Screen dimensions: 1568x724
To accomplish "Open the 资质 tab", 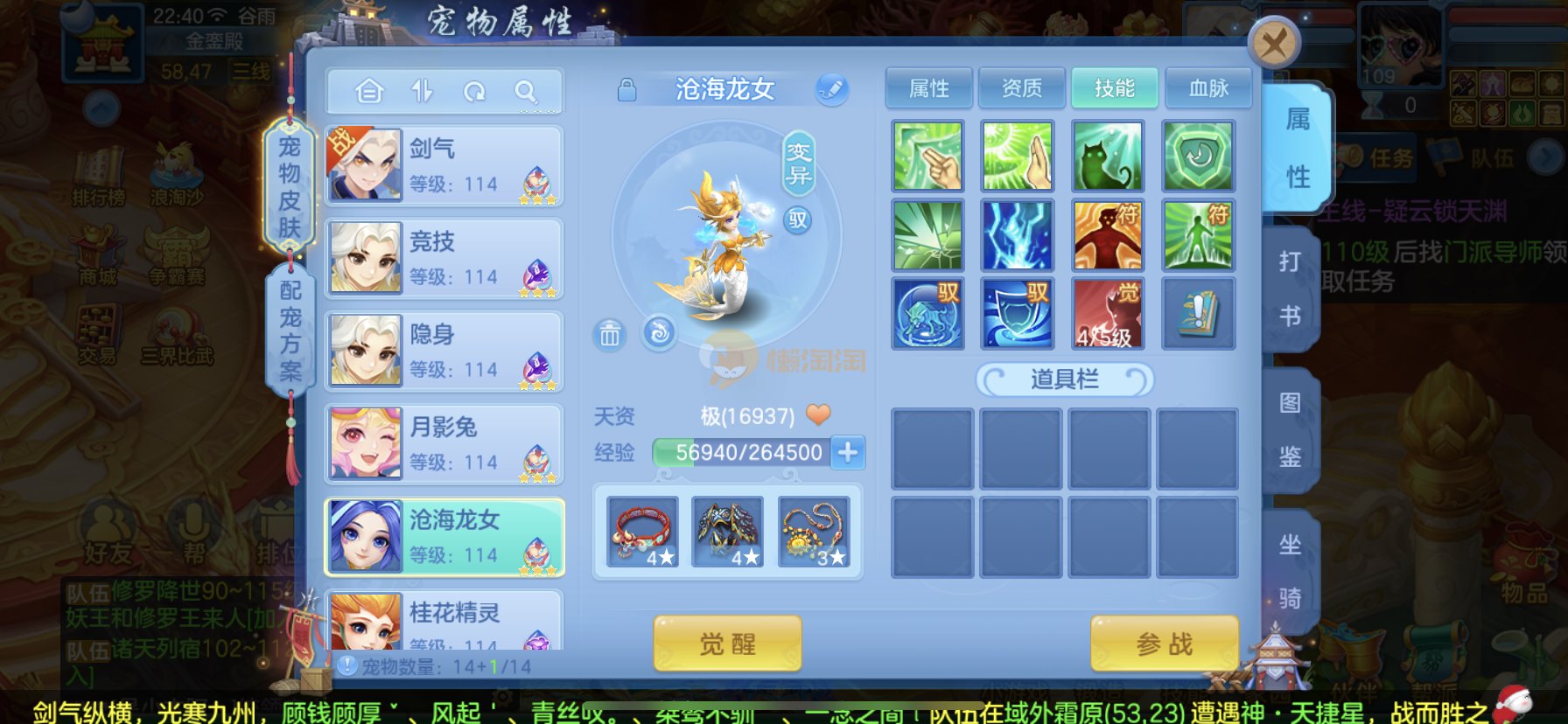I will (x=1022, y=88).
